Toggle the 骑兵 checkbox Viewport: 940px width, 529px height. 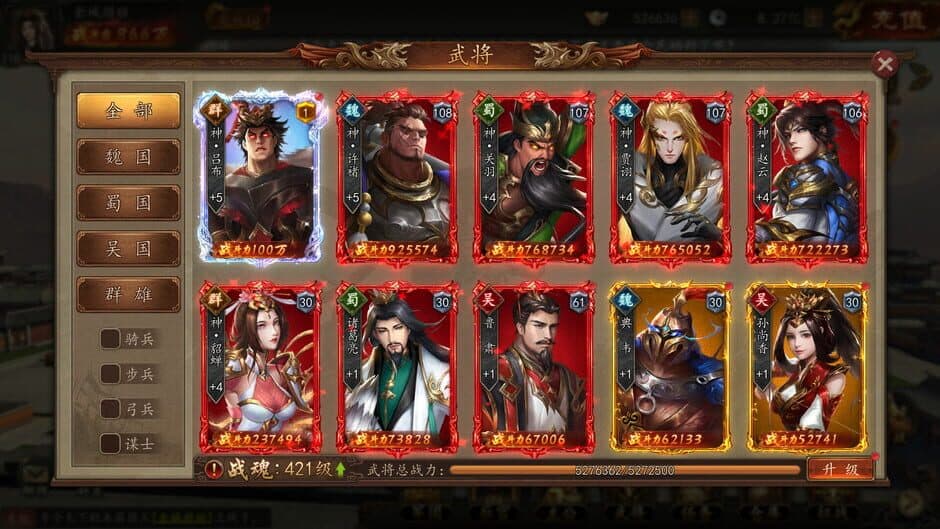coord(110,339)
